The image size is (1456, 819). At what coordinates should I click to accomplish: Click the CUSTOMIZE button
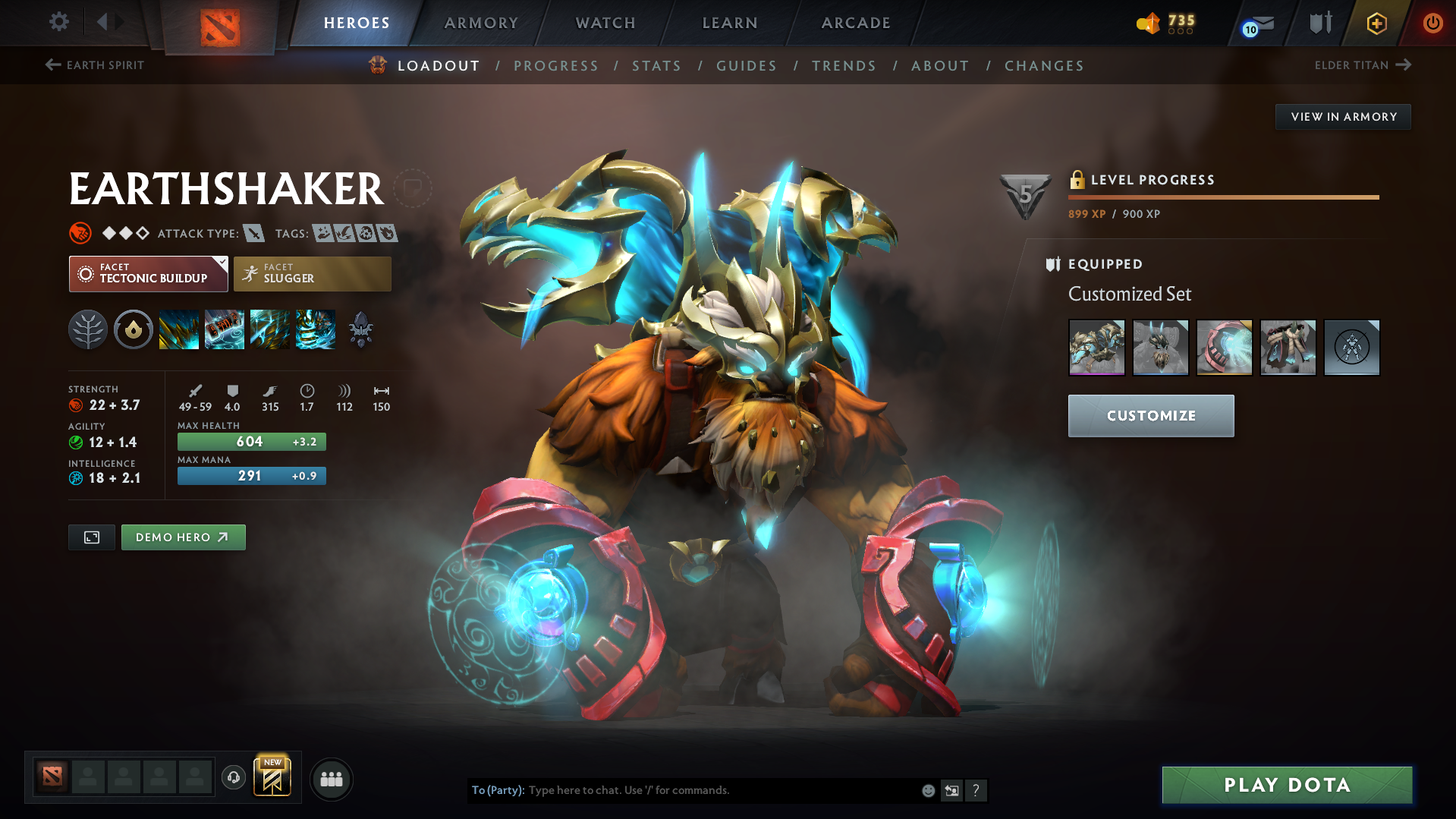(x=1150, y=415)
